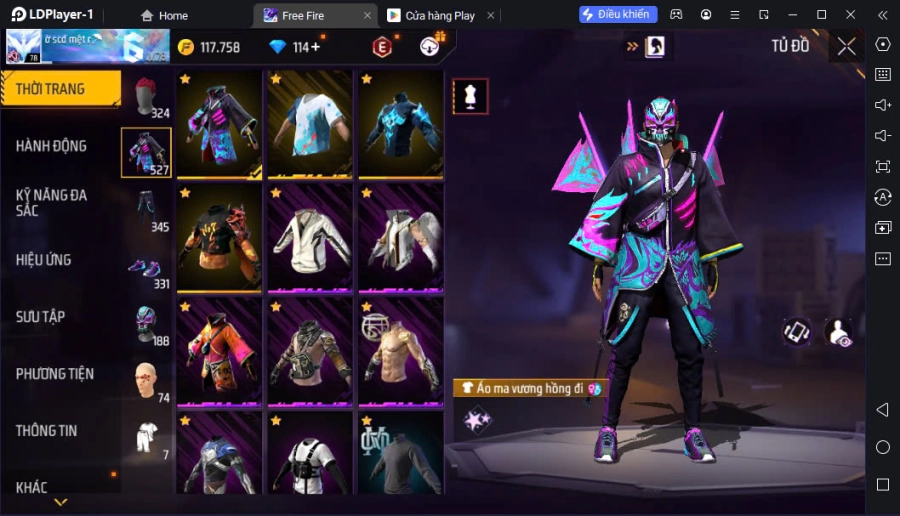Choose the white paint-splatter t-shirt

(x=309, y=124)
